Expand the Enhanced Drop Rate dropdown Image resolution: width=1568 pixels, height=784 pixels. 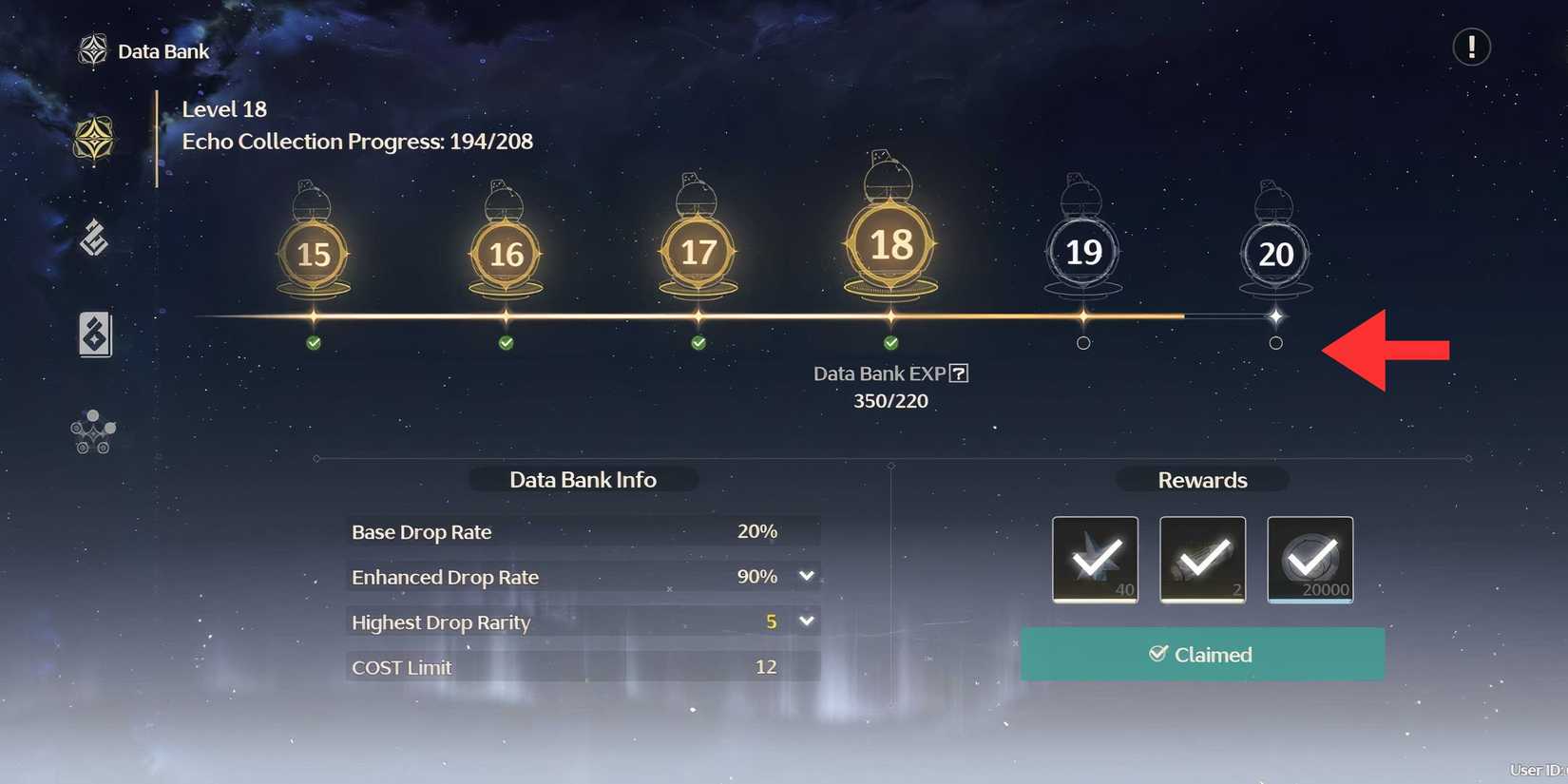[806, 576]
